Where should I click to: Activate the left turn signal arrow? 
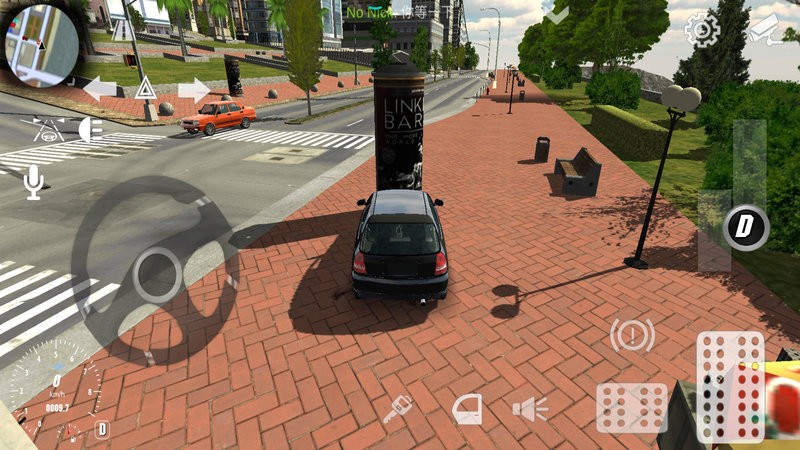99,89
